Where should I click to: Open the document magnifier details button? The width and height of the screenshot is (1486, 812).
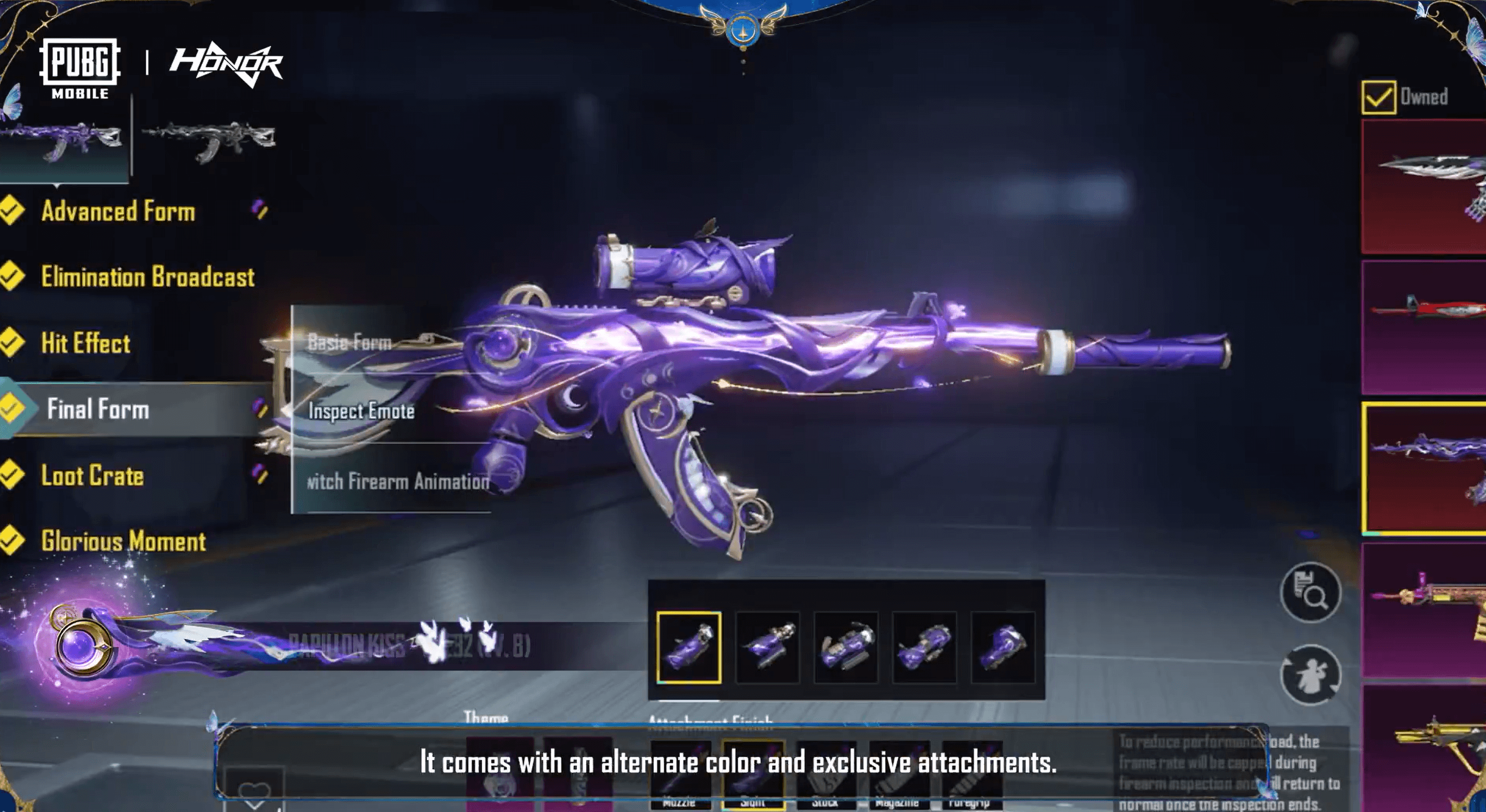(x=1311, y=592)
